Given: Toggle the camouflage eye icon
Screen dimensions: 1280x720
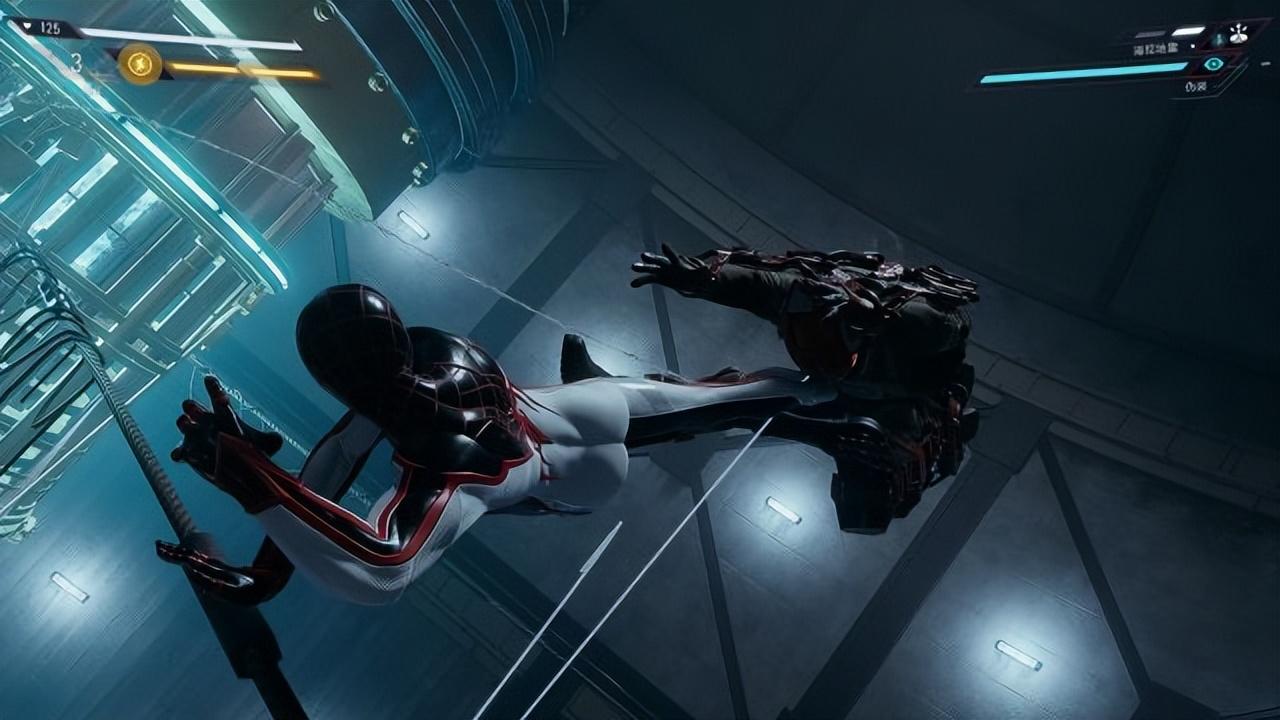Looking at the screenshot, I should 1213,64.
